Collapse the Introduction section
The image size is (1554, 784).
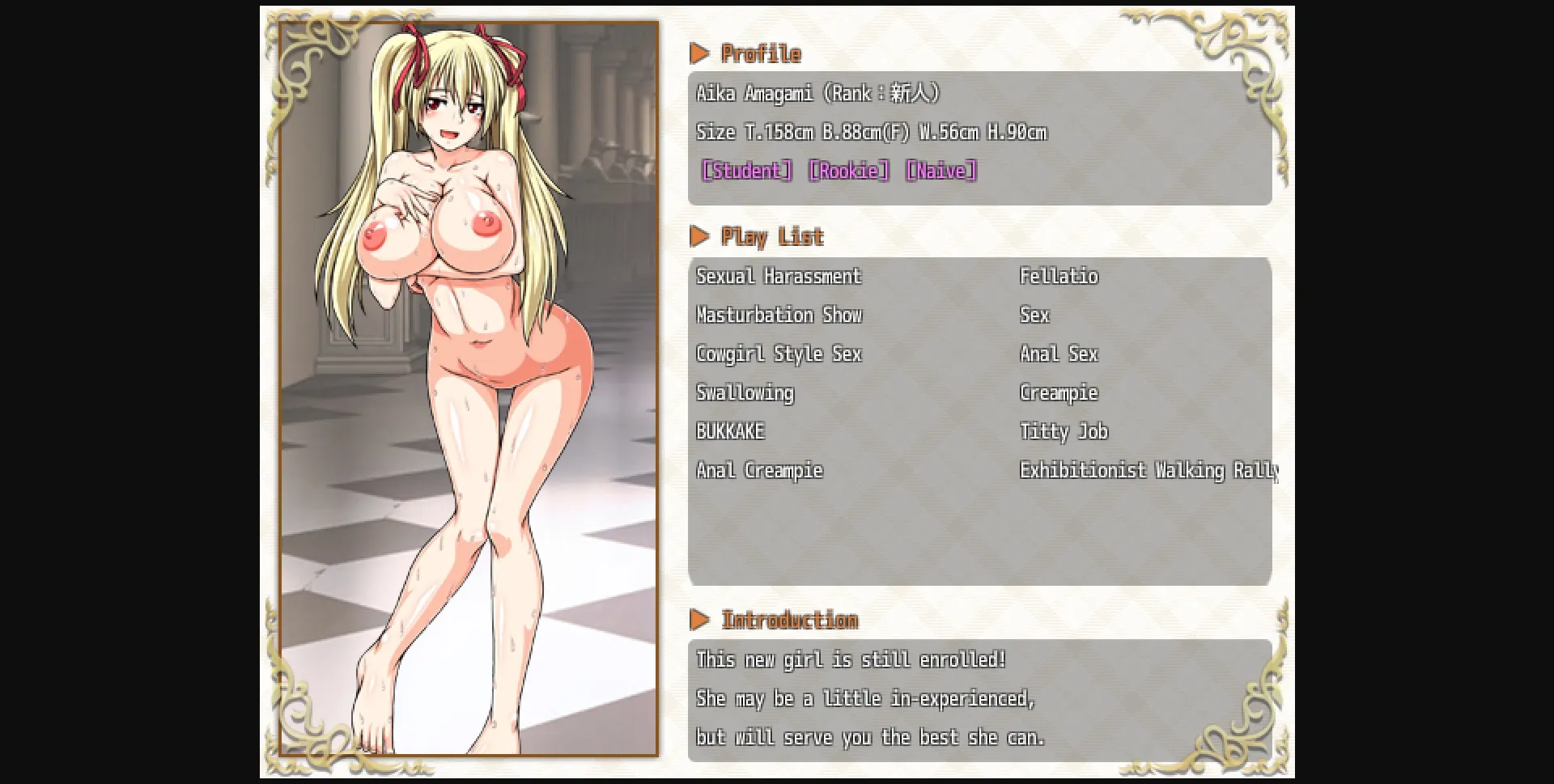(789, 620)
